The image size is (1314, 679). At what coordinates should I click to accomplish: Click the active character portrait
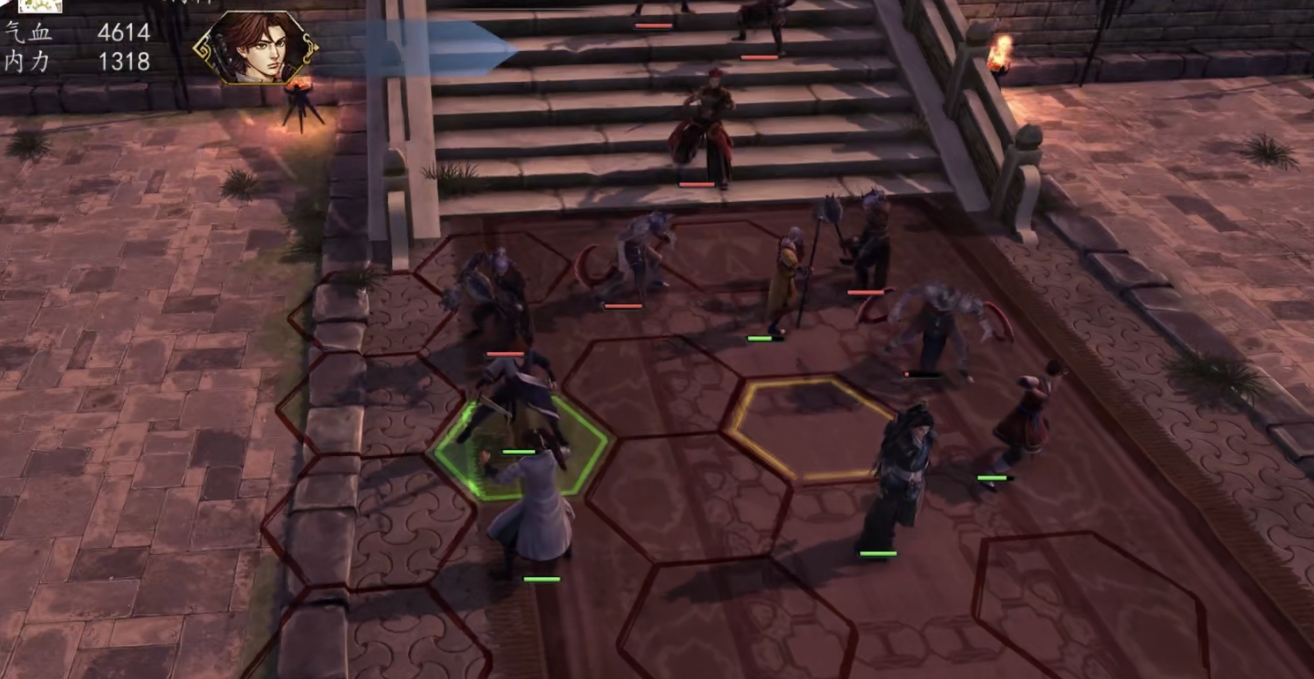[254, 46]
